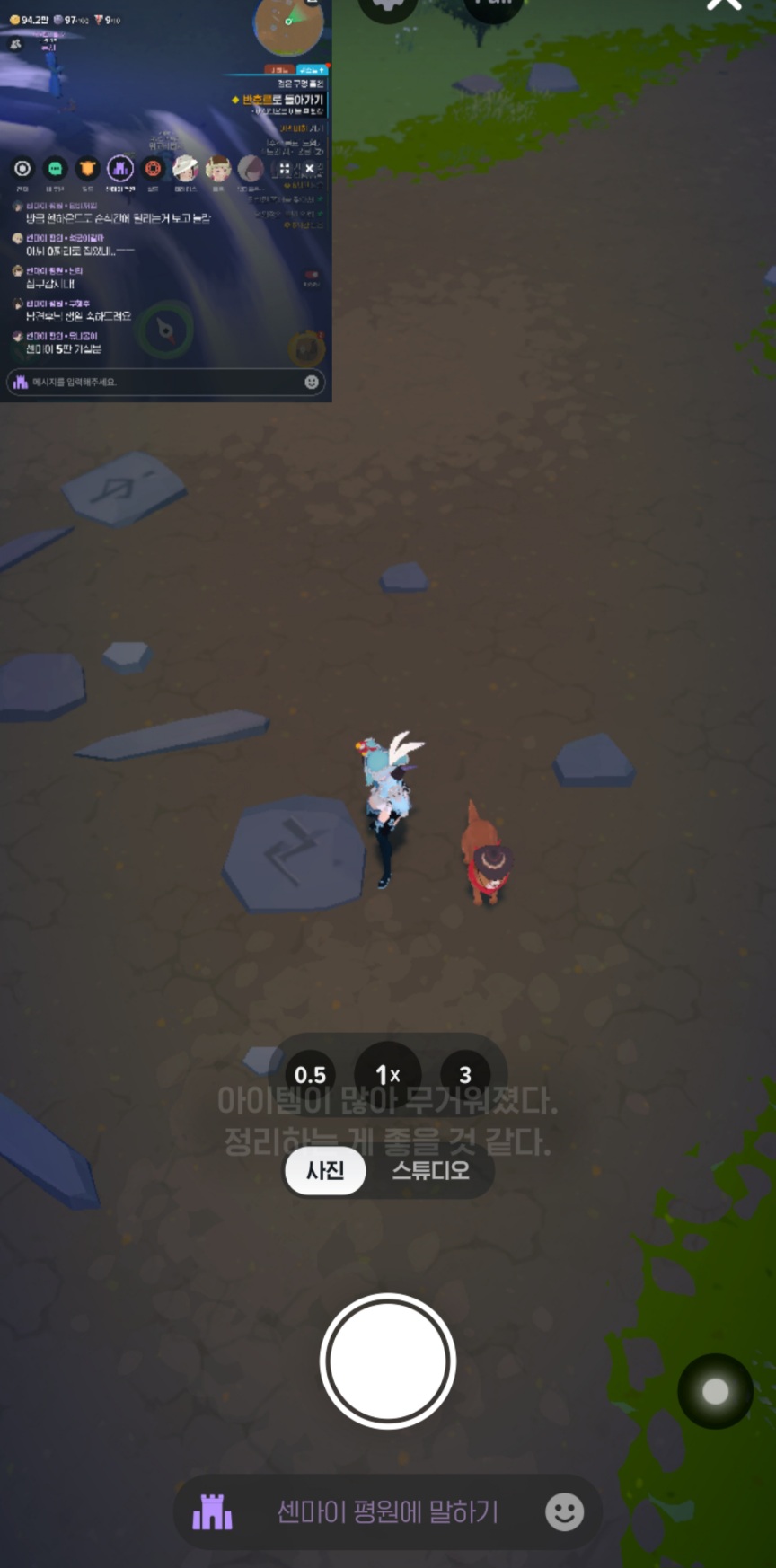Viewport: 776px width, 1568px height.
Task: Open the white-hat player avatar chat
Action: 185,168
